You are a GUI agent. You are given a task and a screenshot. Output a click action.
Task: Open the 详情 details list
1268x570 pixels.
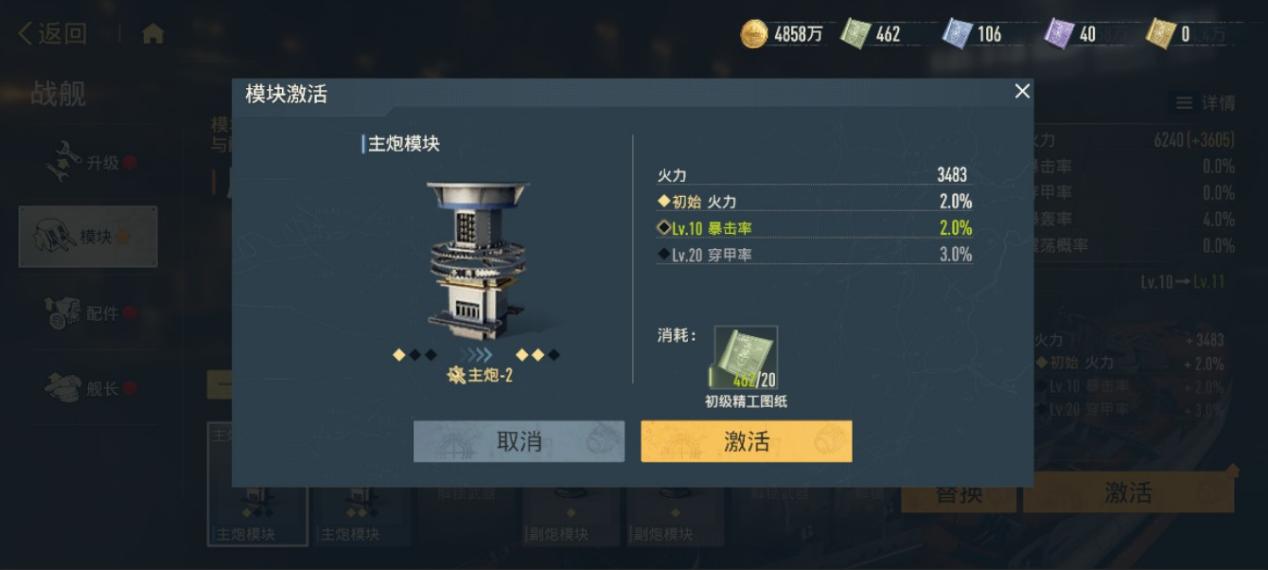point(1205,103)
